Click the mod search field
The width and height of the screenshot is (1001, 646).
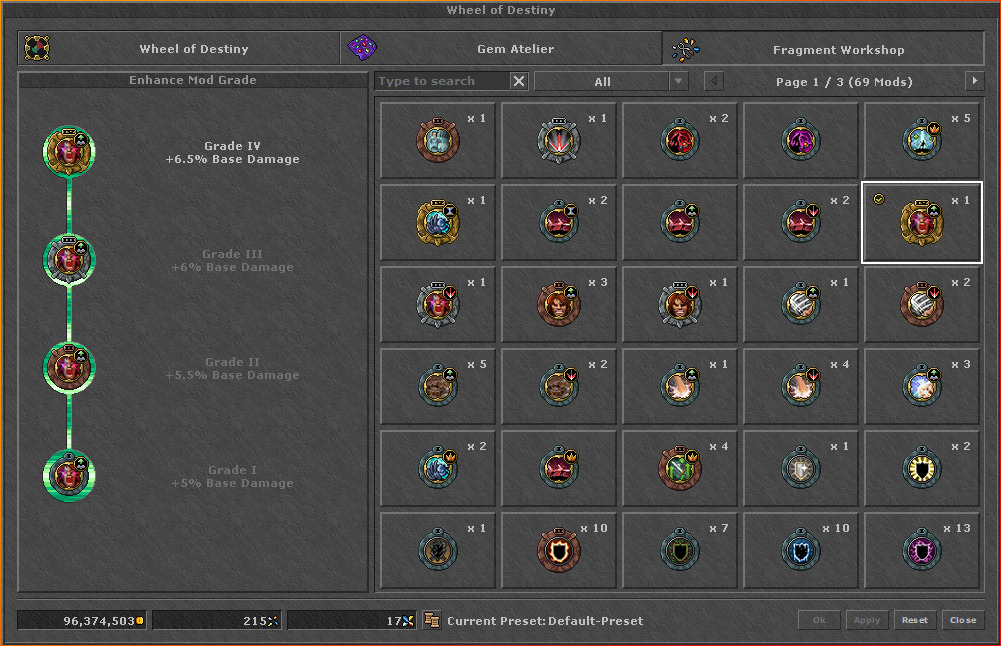443,82
